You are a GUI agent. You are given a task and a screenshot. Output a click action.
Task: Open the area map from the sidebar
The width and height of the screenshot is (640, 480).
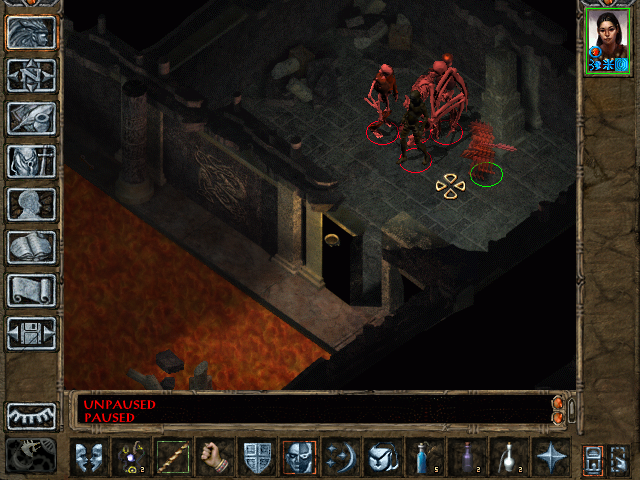(32, 75)
